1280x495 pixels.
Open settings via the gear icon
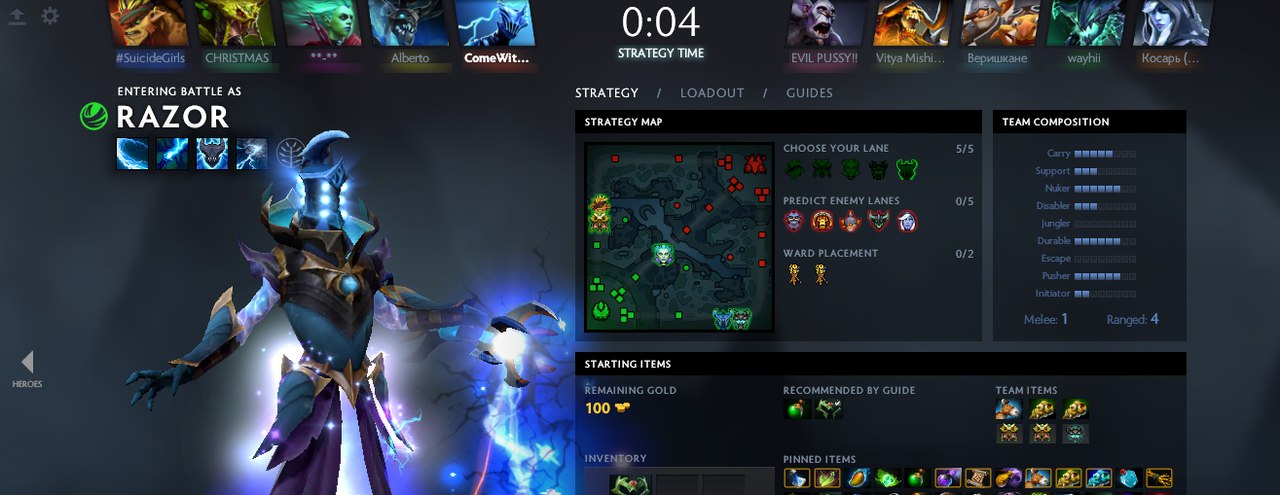[49, 16]
